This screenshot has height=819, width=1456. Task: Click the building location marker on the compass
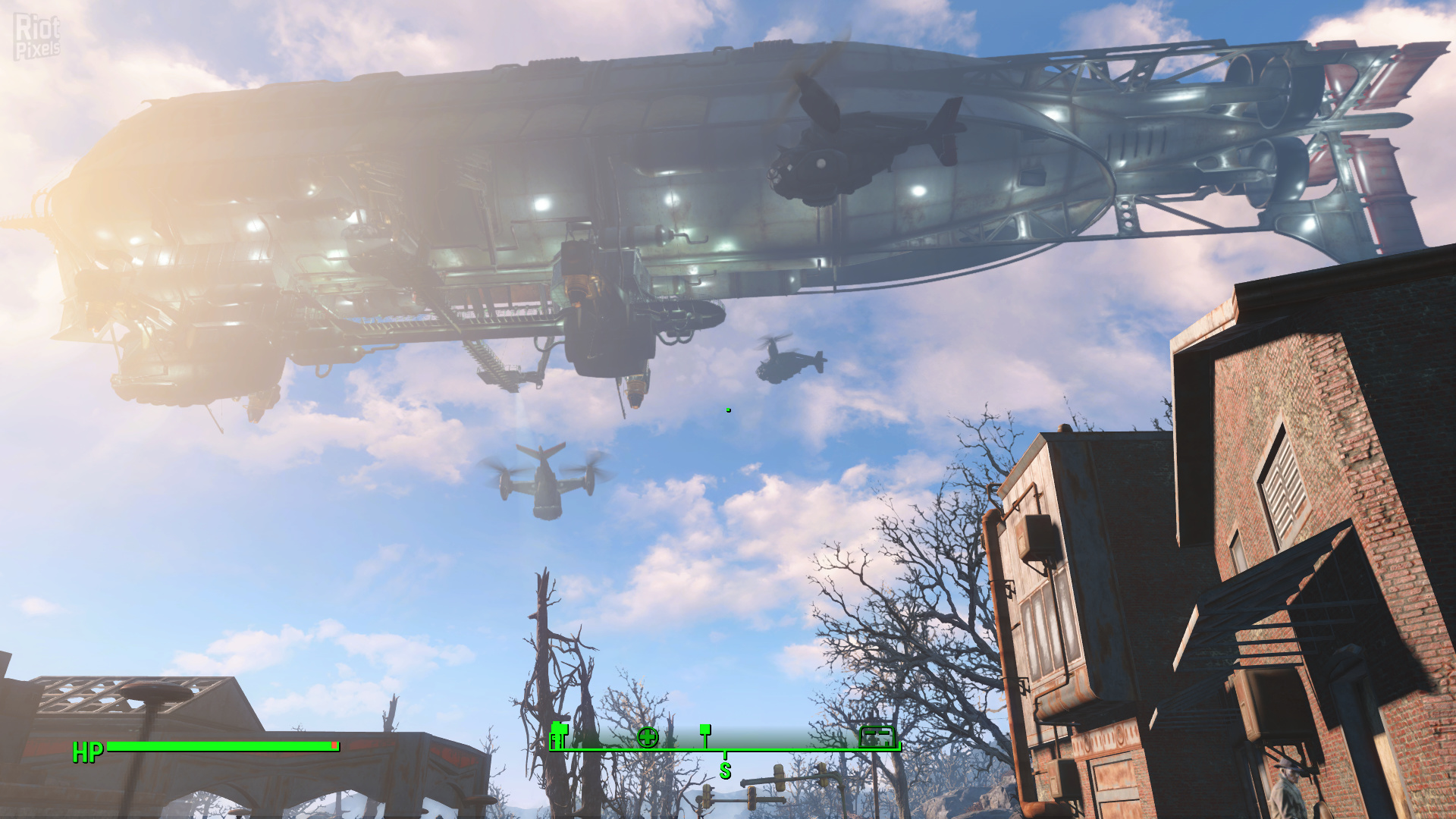coord(877,736)
